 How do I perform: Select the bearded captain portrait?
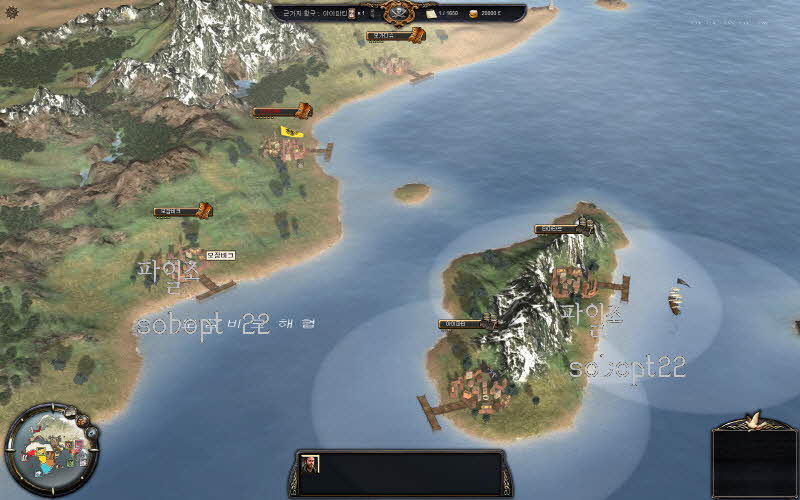[x=311, y=464]
